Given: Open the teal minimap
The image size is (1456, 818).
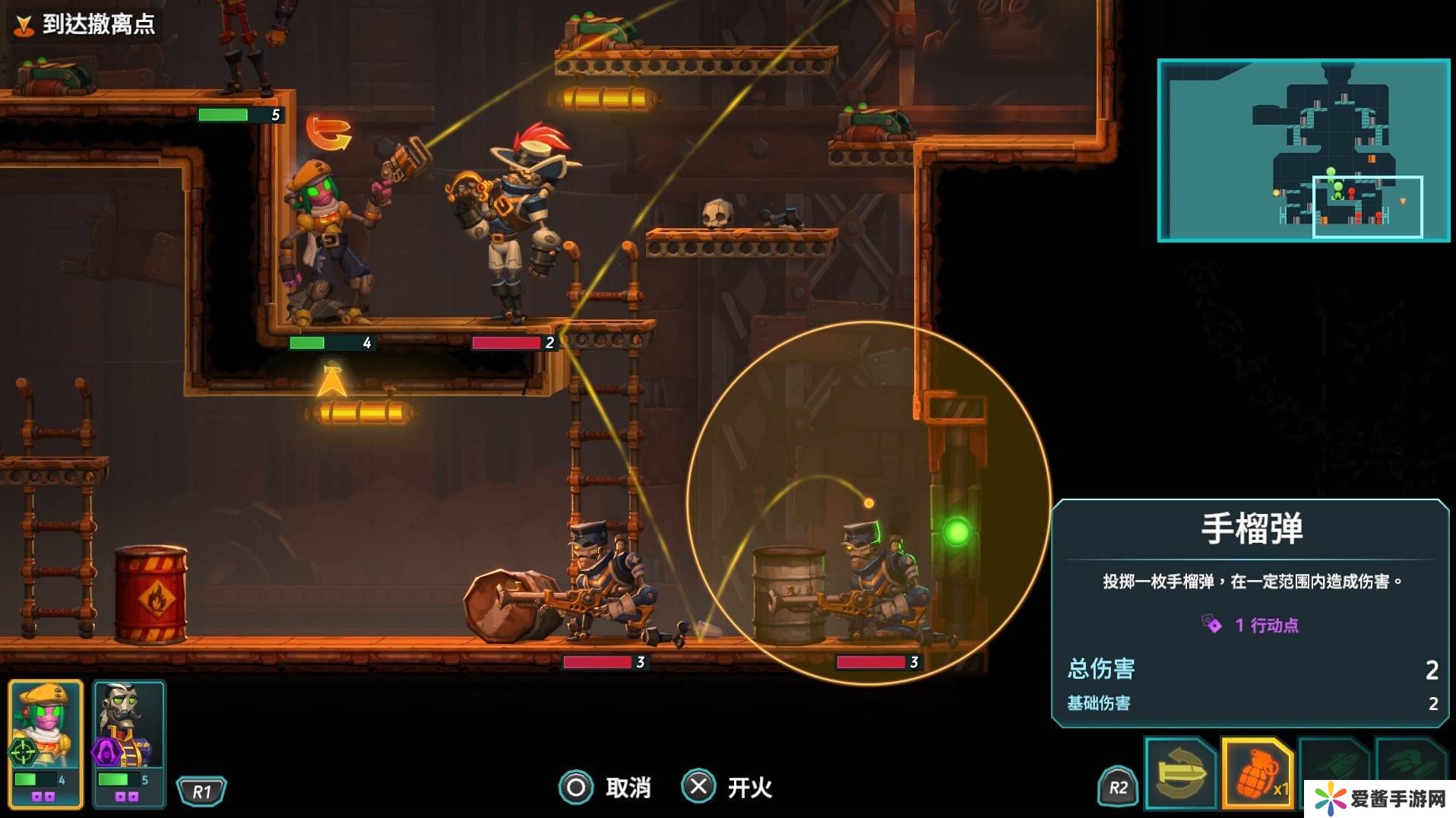Looking at the screenshot, I should pyautogui.click(x=1302, y=151).
